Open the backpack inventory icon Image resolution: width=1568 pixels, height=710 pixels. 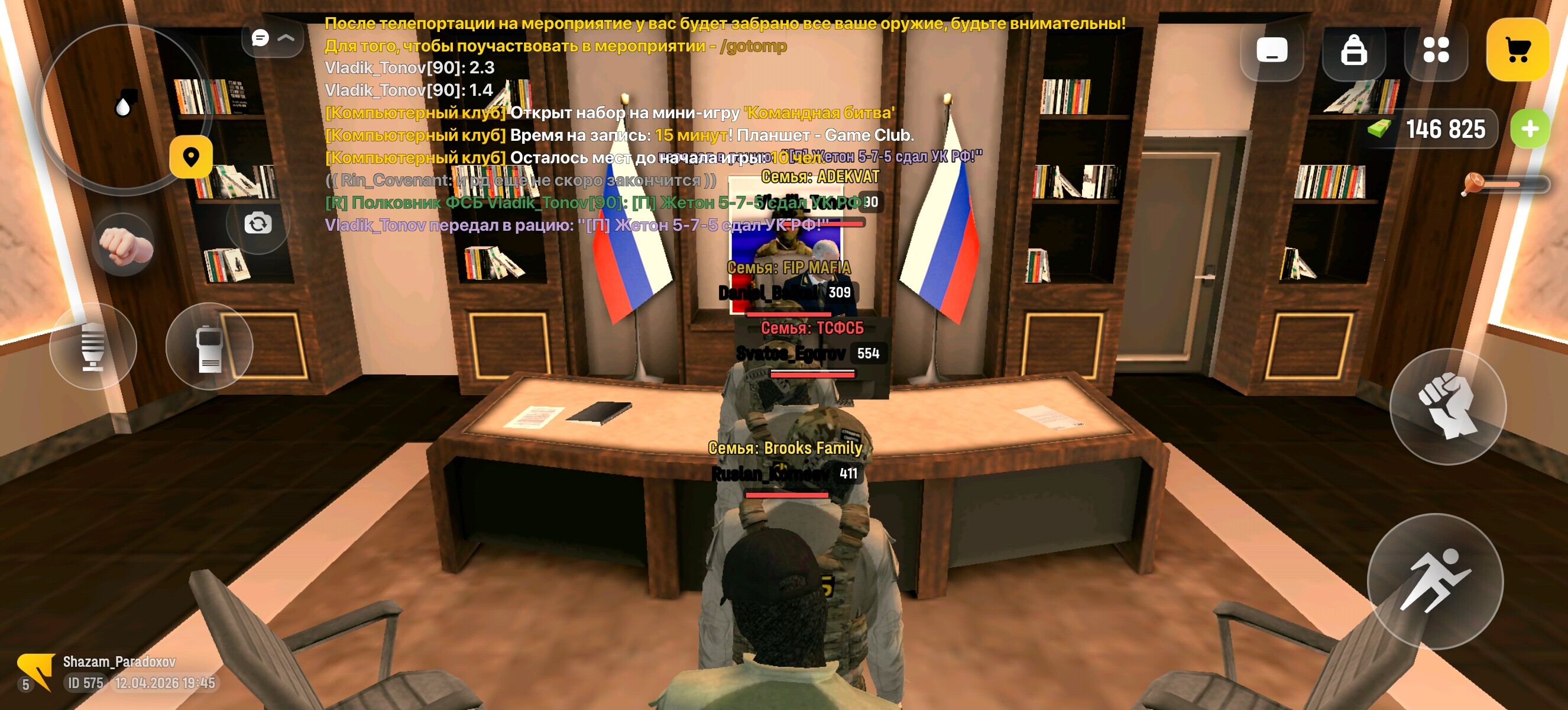[x=1353, y=53]
